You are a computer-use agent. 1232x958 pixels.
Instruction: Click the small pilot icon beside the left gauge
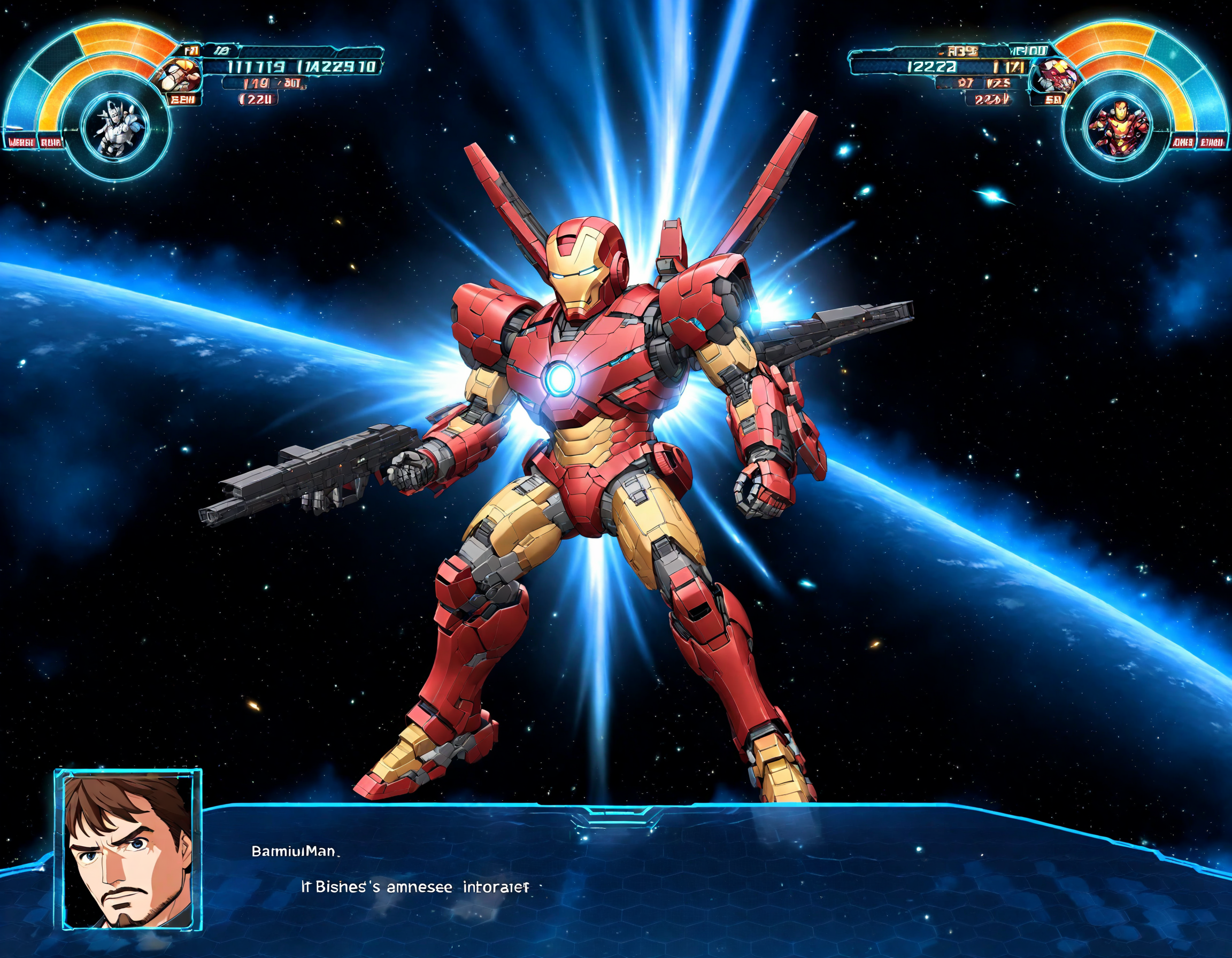pyautogui.click(x=178, y=77)
